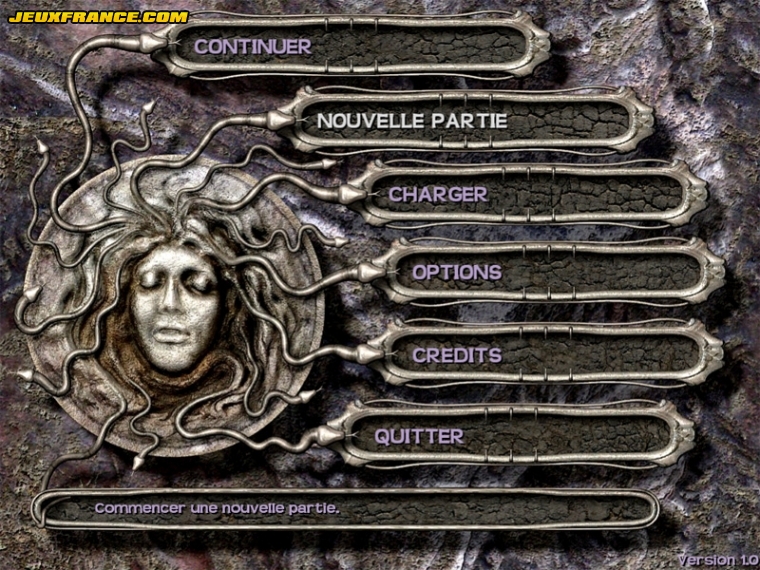Screen dimensions: 760x570
Task: Start a game with Nouvelle Partie
Action: 412,121
